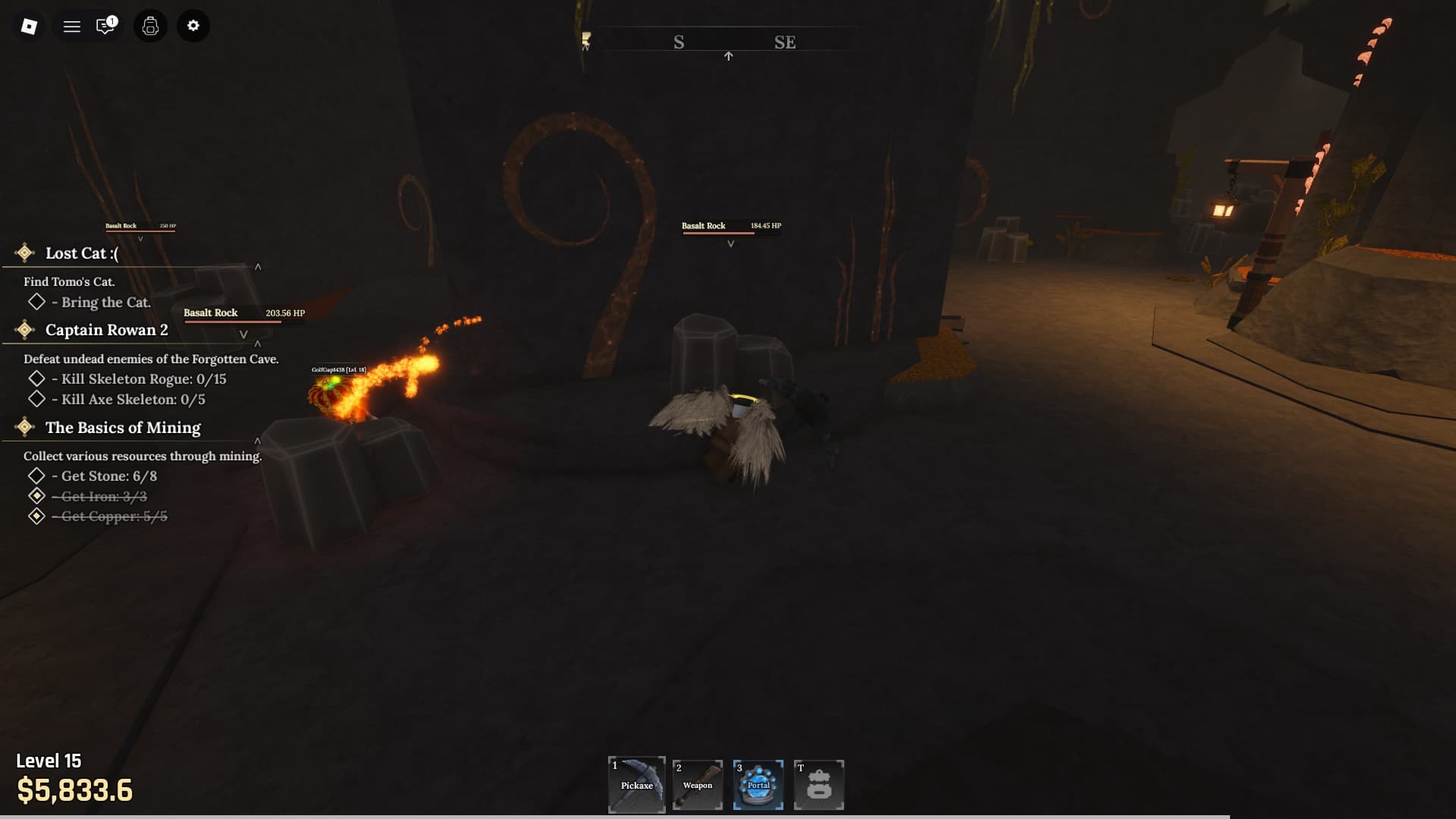This screenshot has width=1456, height=819.
Task: Equip the Weapon in hotbar slot 2
Action: click(697, 785)
